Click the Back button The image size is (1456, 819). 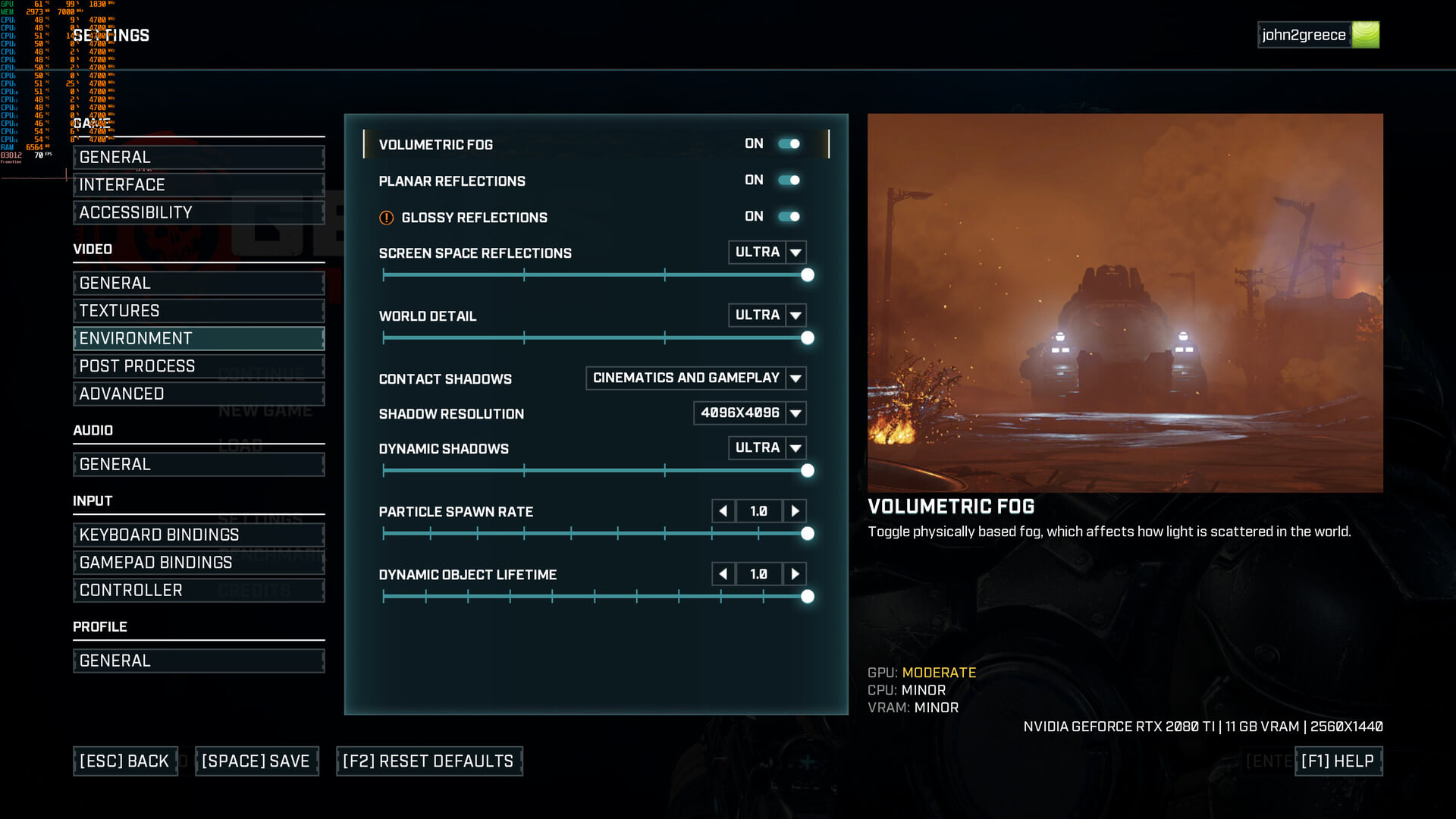[125, 761]
